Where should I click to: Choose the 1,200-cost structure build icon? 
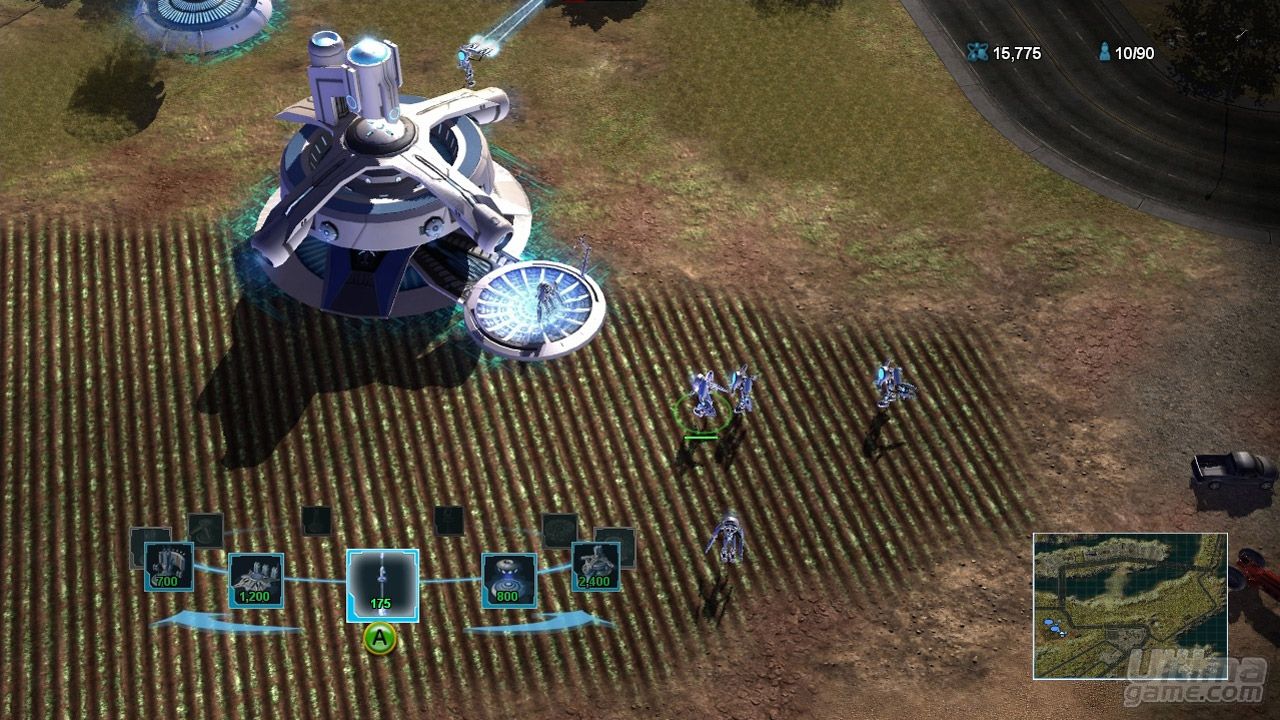(256, 580)
